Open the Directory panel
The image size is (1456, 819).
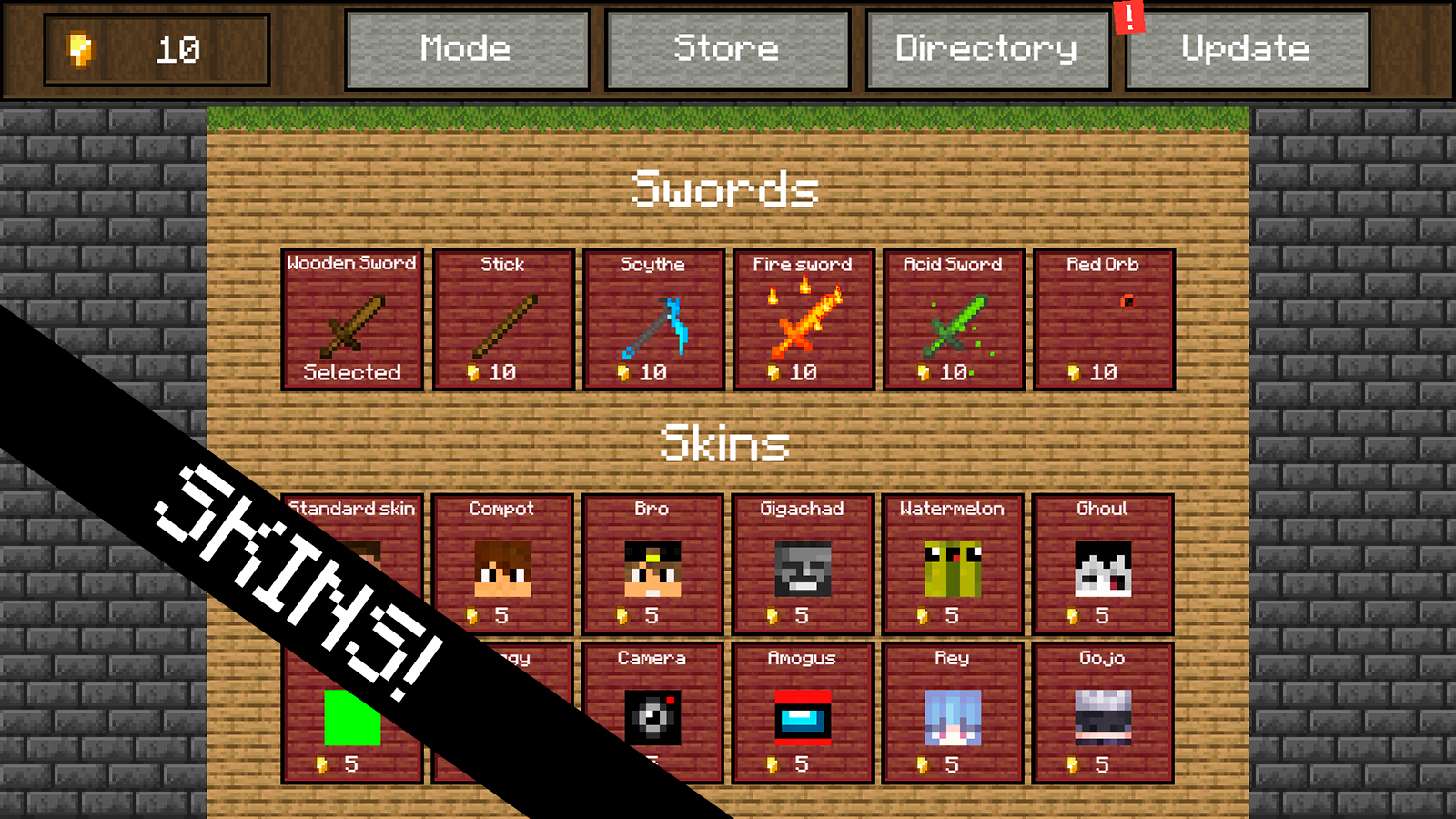[987, 49]
